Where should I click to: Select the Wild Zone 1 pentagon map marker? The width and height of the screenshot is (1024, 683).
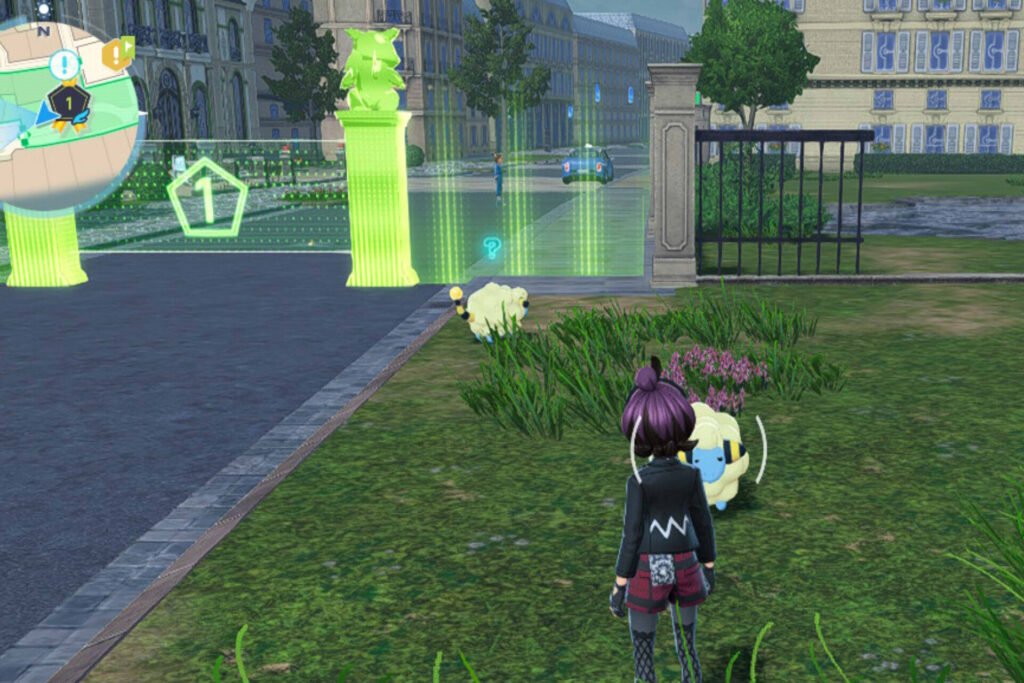click(207, 198)
